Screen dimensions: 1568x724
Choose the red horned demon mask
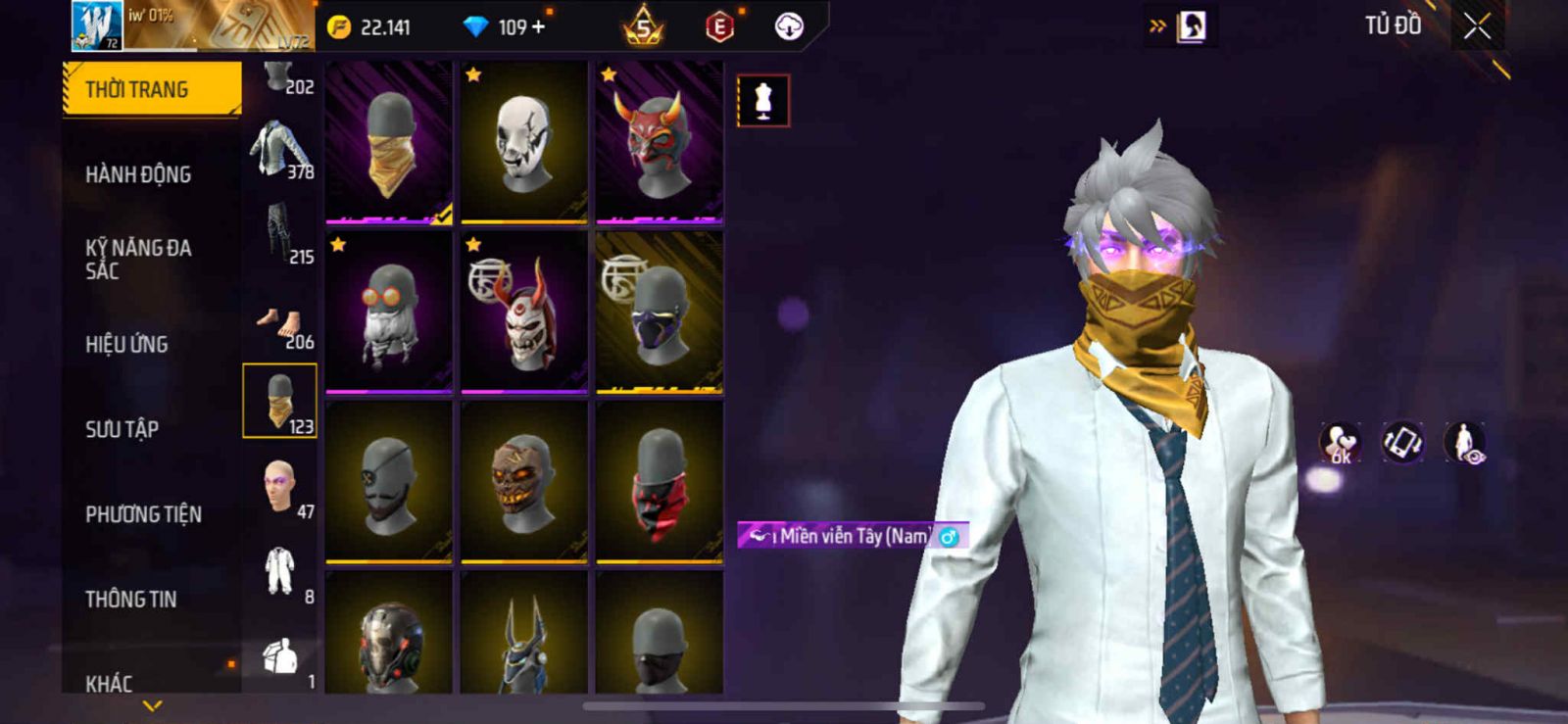660,142
